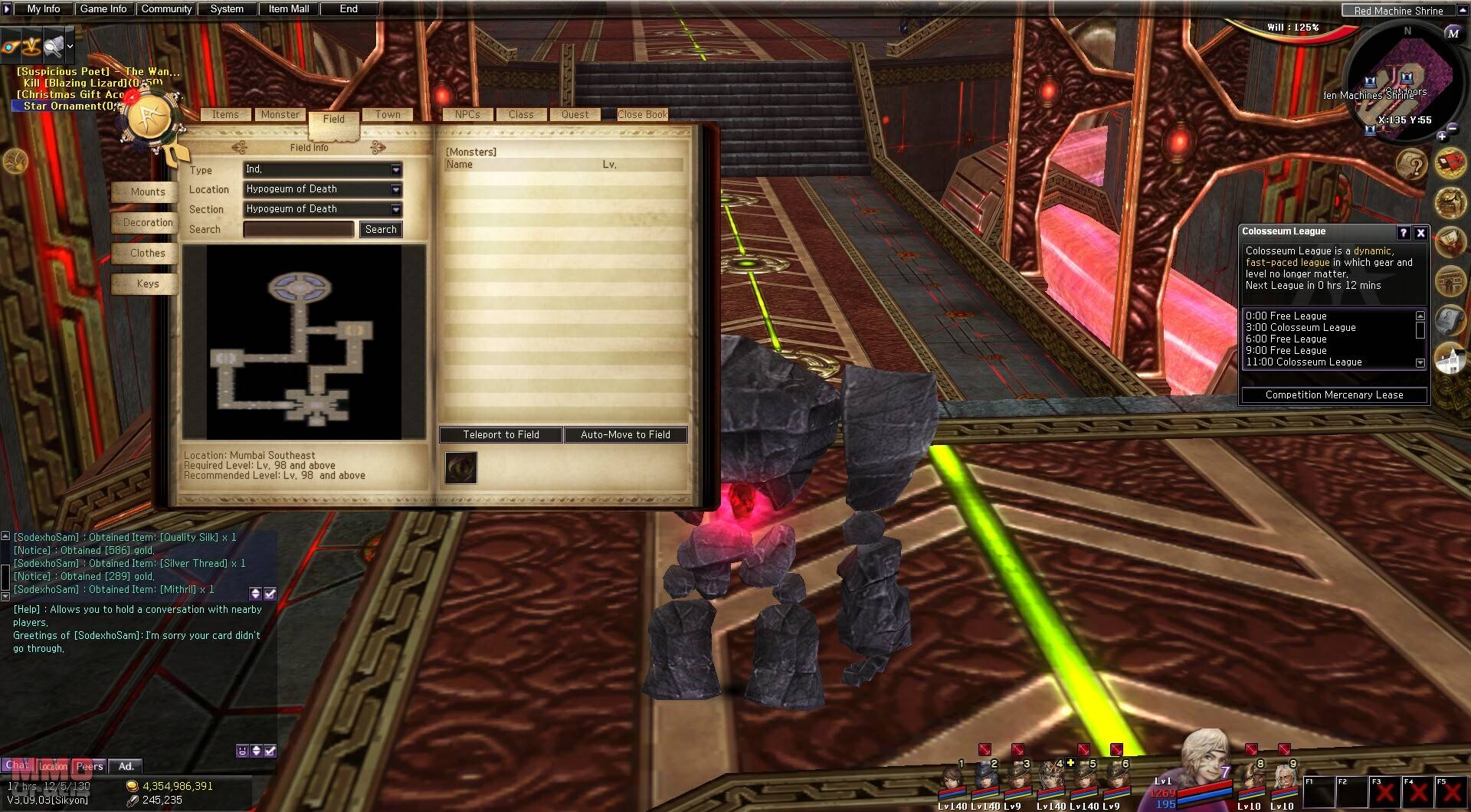Viewport: 1471px width, 812px height.
Task: Open the Mounts bookmark
Action: 147,192
